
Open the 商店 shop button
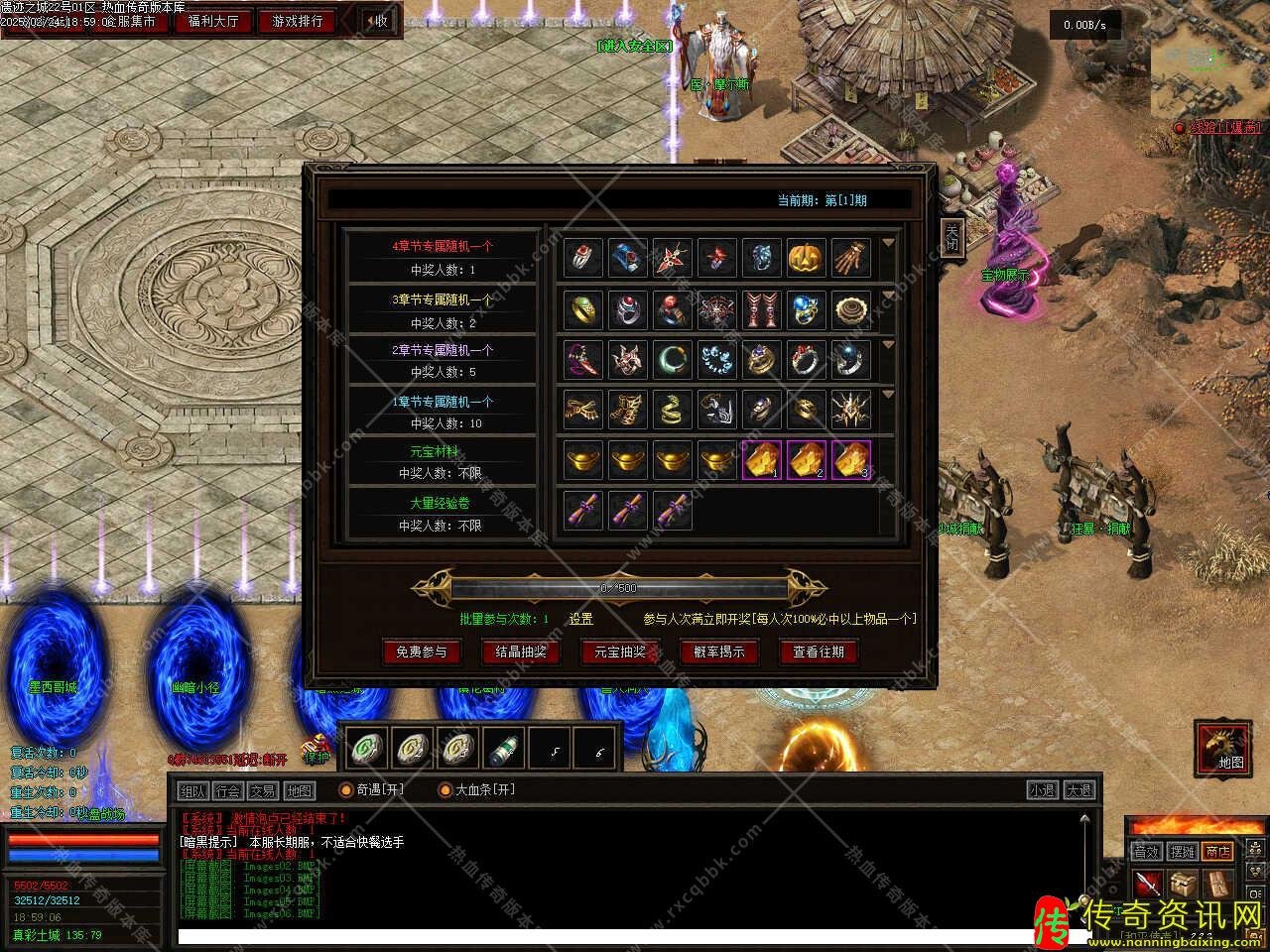pos(1216,851)
